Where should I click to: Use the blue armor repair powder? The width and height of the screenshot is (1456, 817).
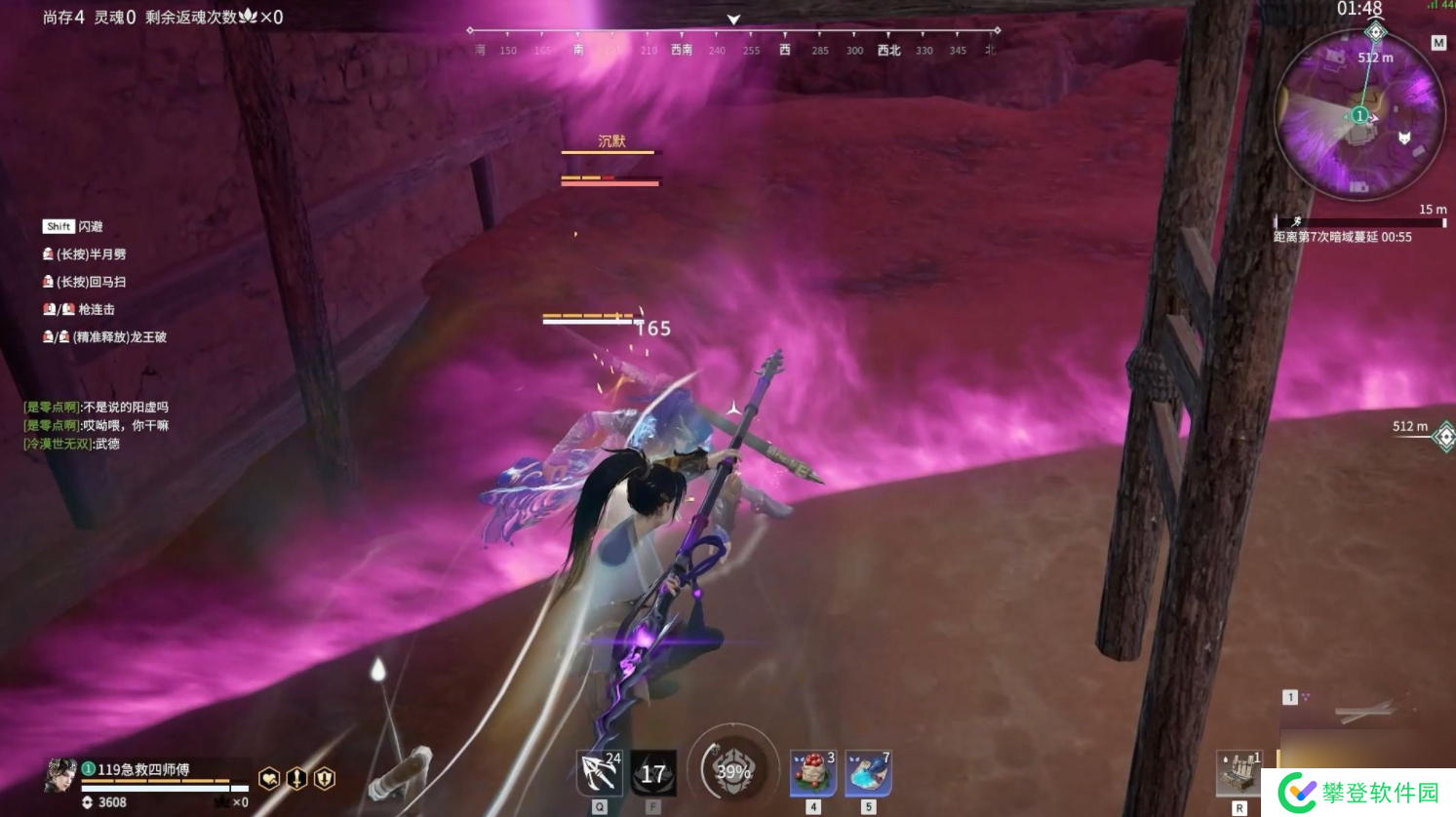coord(868,774)
